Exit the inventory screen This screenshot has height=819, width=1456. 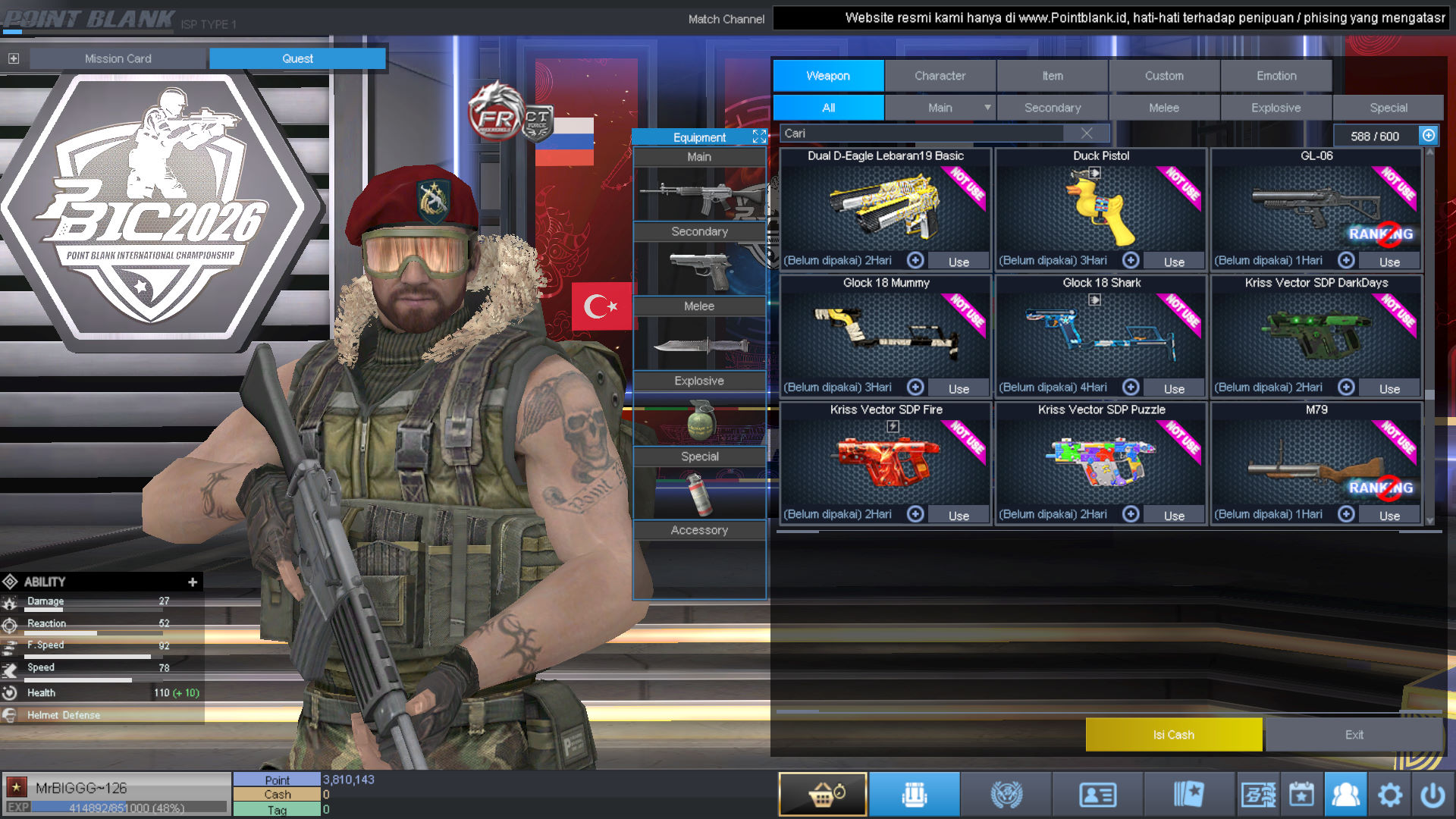[x=1354, y=735]
